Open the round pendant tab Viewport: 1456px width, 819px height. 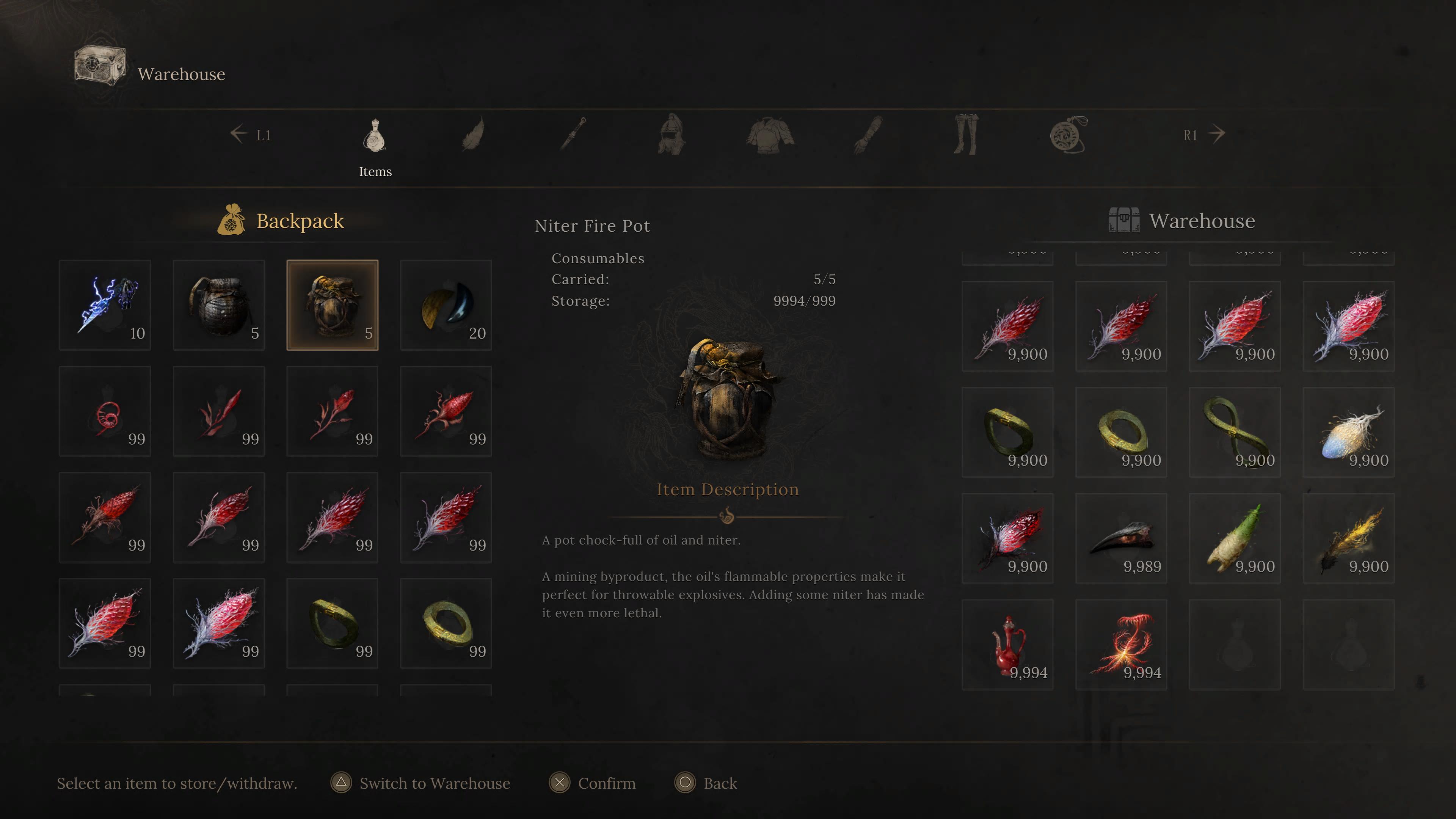click(1068, 135)
